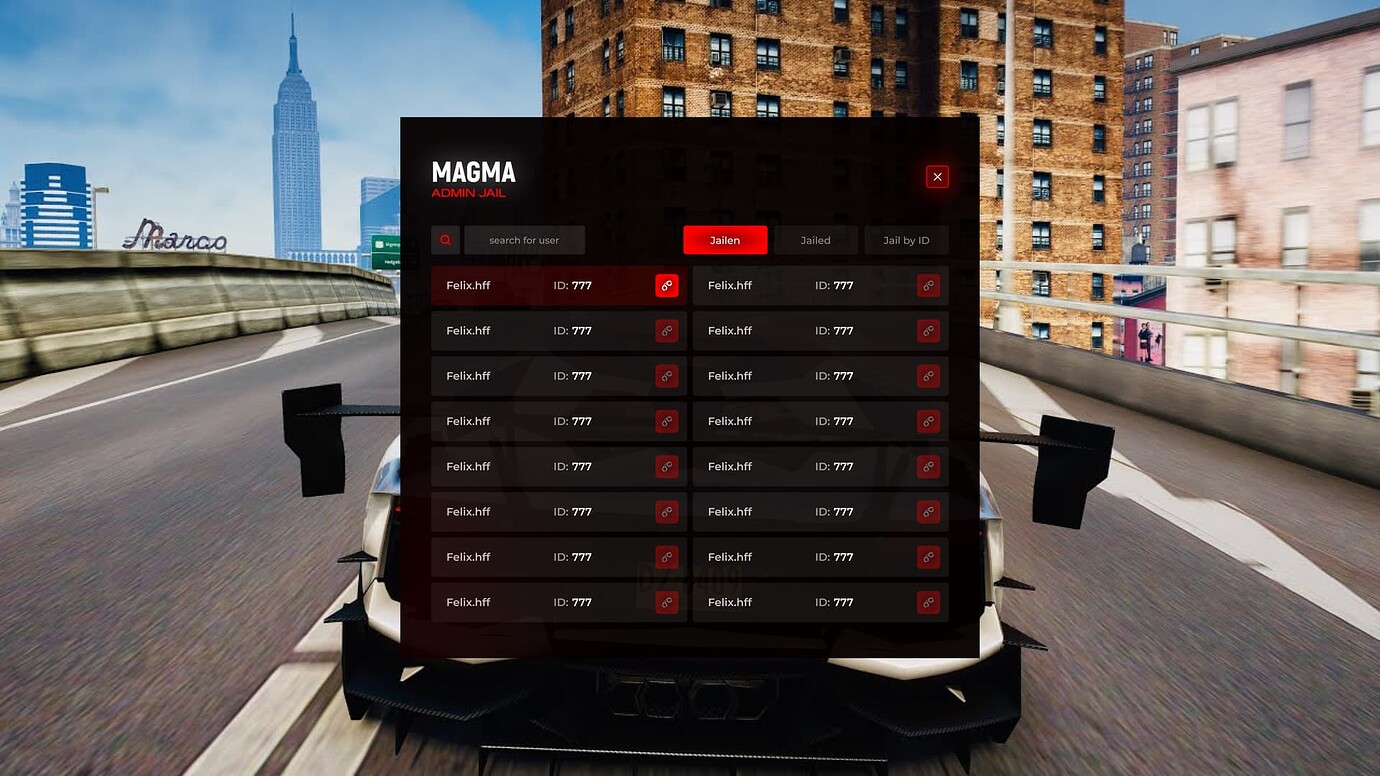Hit the handcuff icon in the bottom-left player row
Screen dimensions: 1380x776
pos(667,602)
